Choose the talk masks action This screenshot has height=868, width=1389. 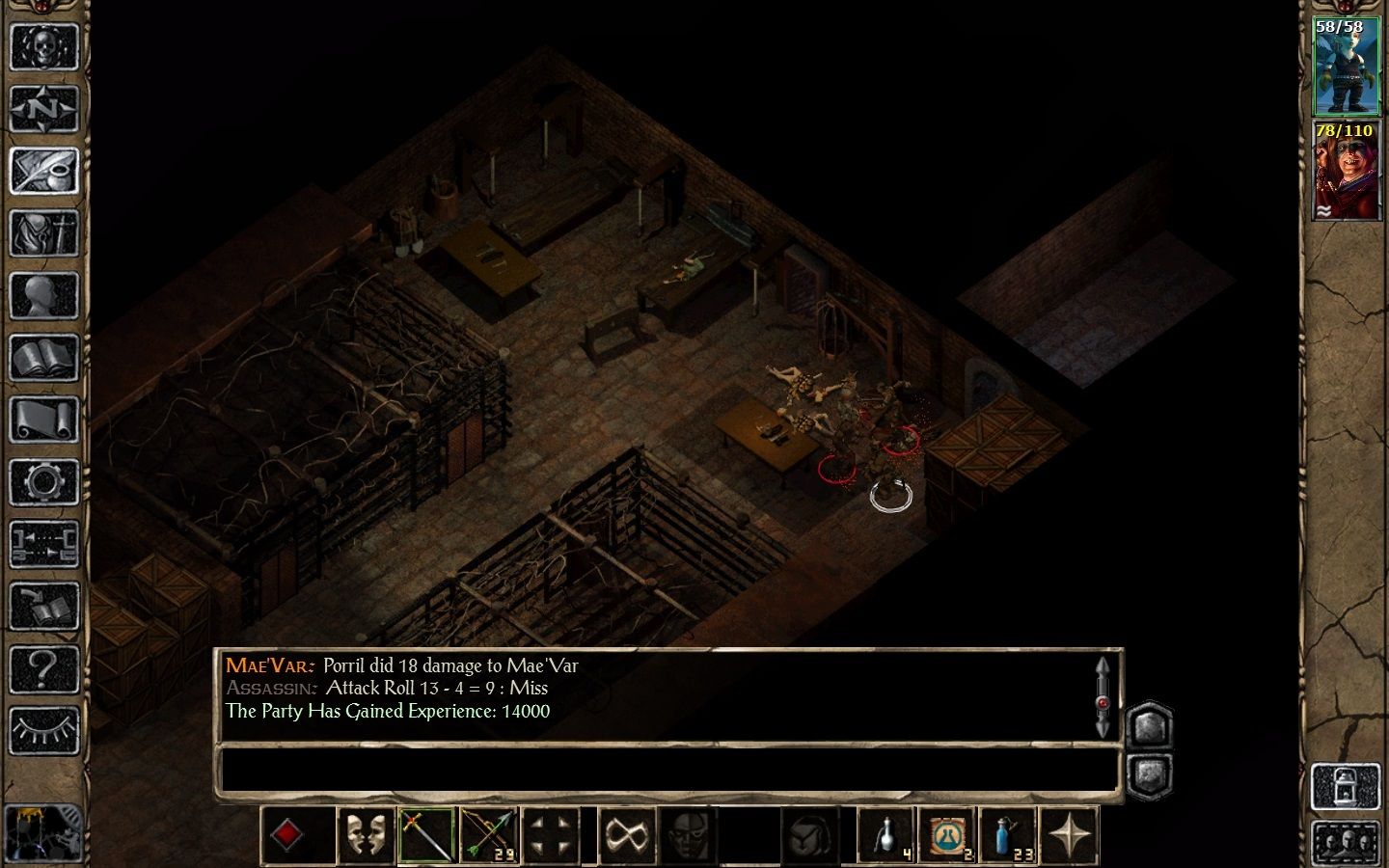(366, 834)
